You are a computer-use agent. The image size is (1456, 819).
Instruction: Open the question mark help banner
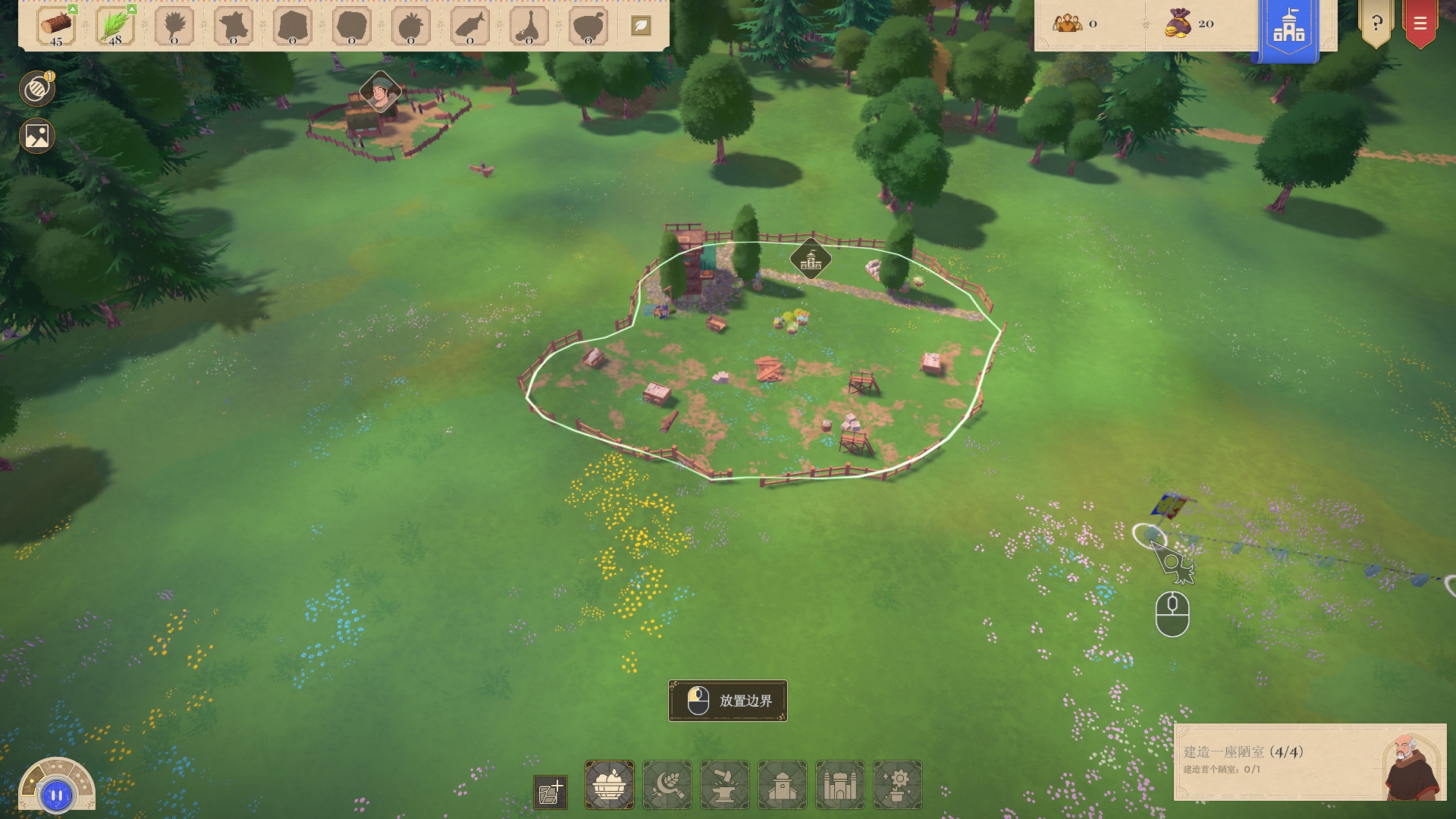click(1376, 24)
